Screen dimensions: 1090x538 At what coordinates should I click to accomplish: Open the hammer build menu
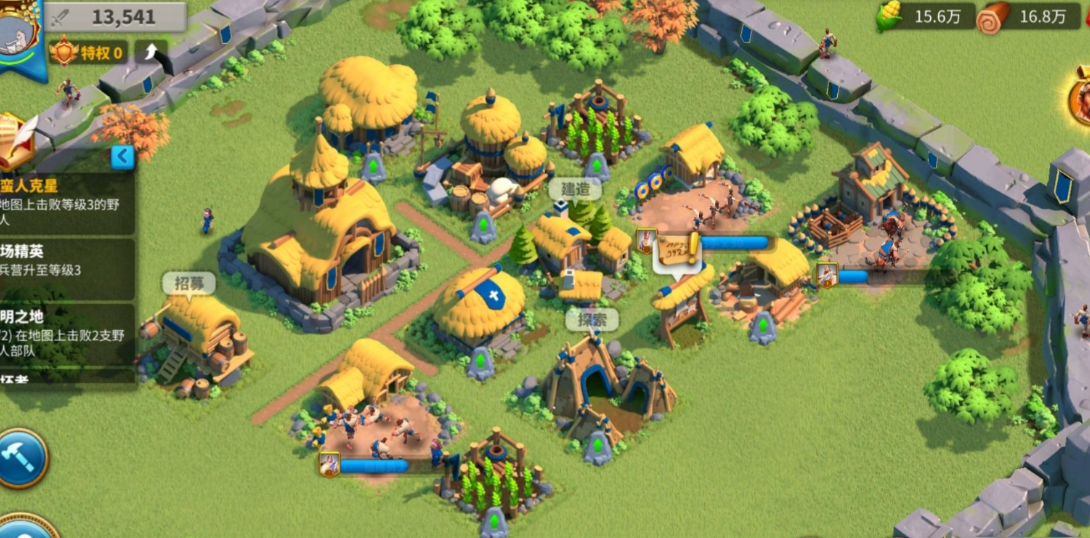pyautogui.click(x=20, y=458)
